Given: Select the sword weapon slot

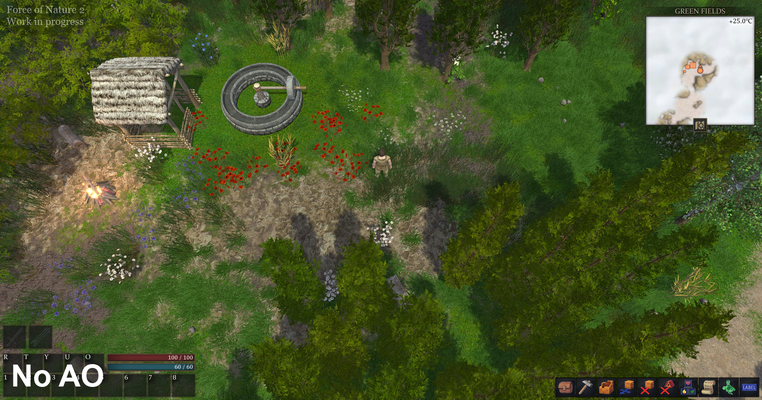Looking at the screenshot, I should pyautogui.click(x=15, y=337).
